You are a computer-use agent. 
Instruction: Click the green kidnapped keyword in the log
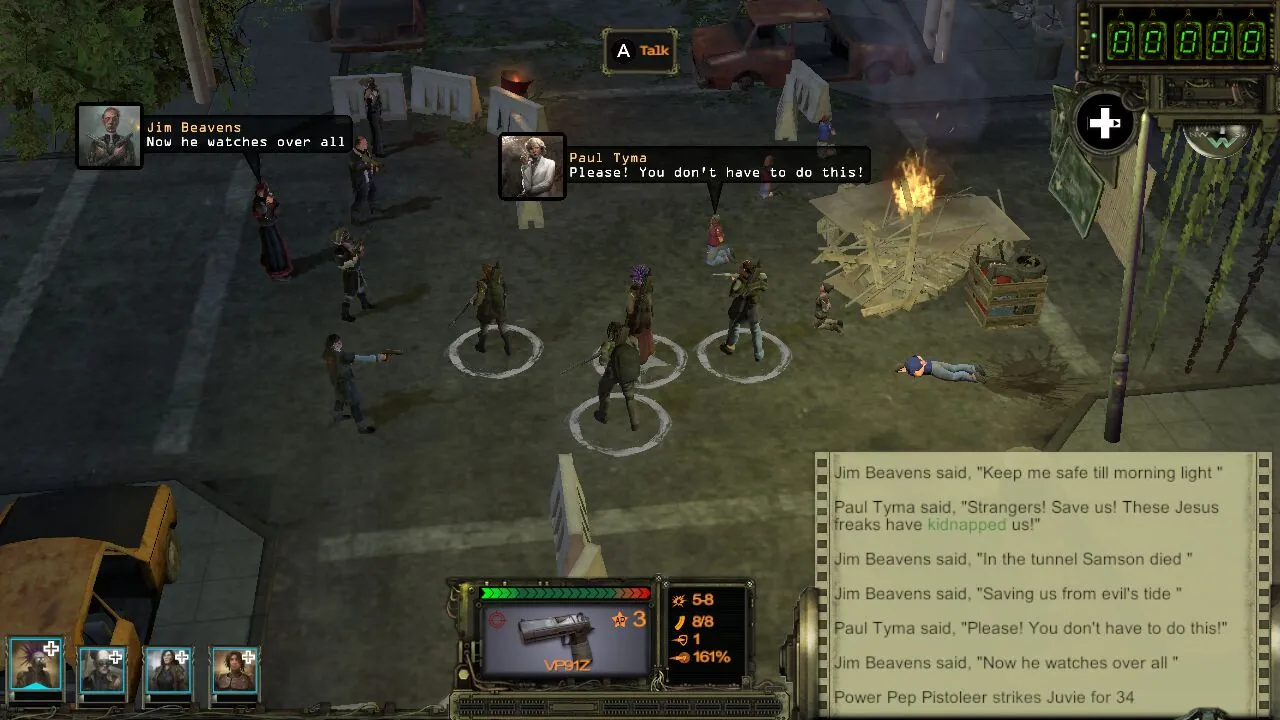[966, 524]
